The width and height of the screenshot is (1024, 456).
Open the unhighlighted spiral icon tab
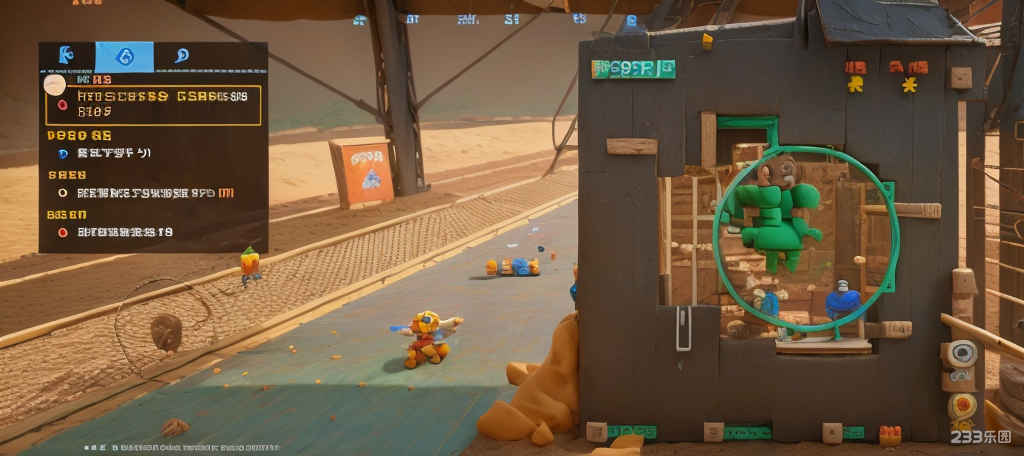click(182, 56)
